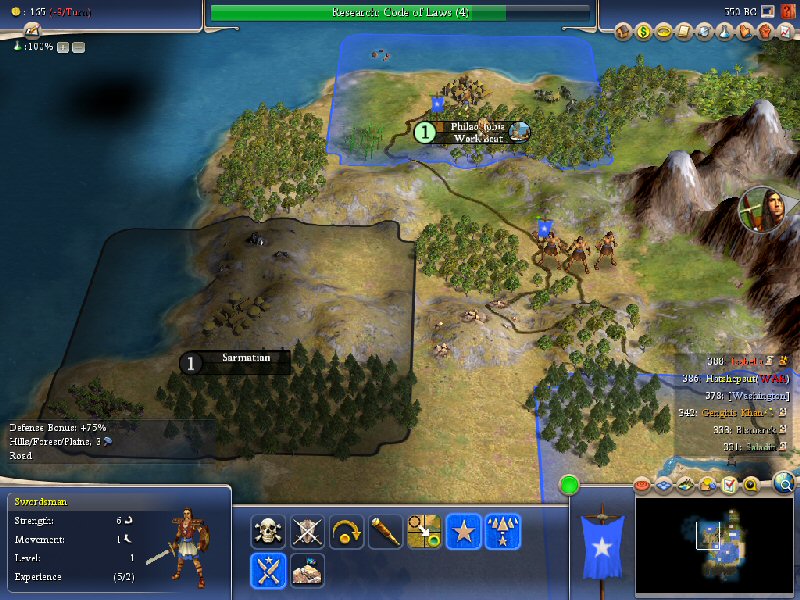Choose the spyglass sentry command

tap(385, 531)
